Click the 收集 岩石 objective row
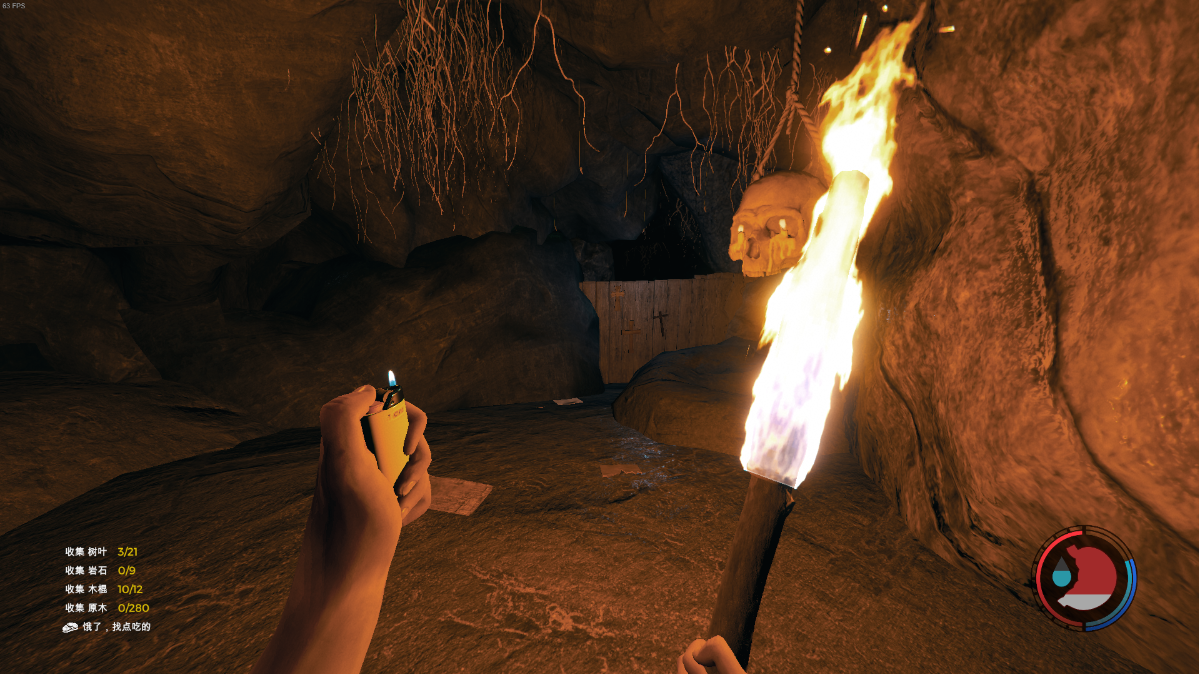The image size is (1199, 674). [x=100, y=570]
